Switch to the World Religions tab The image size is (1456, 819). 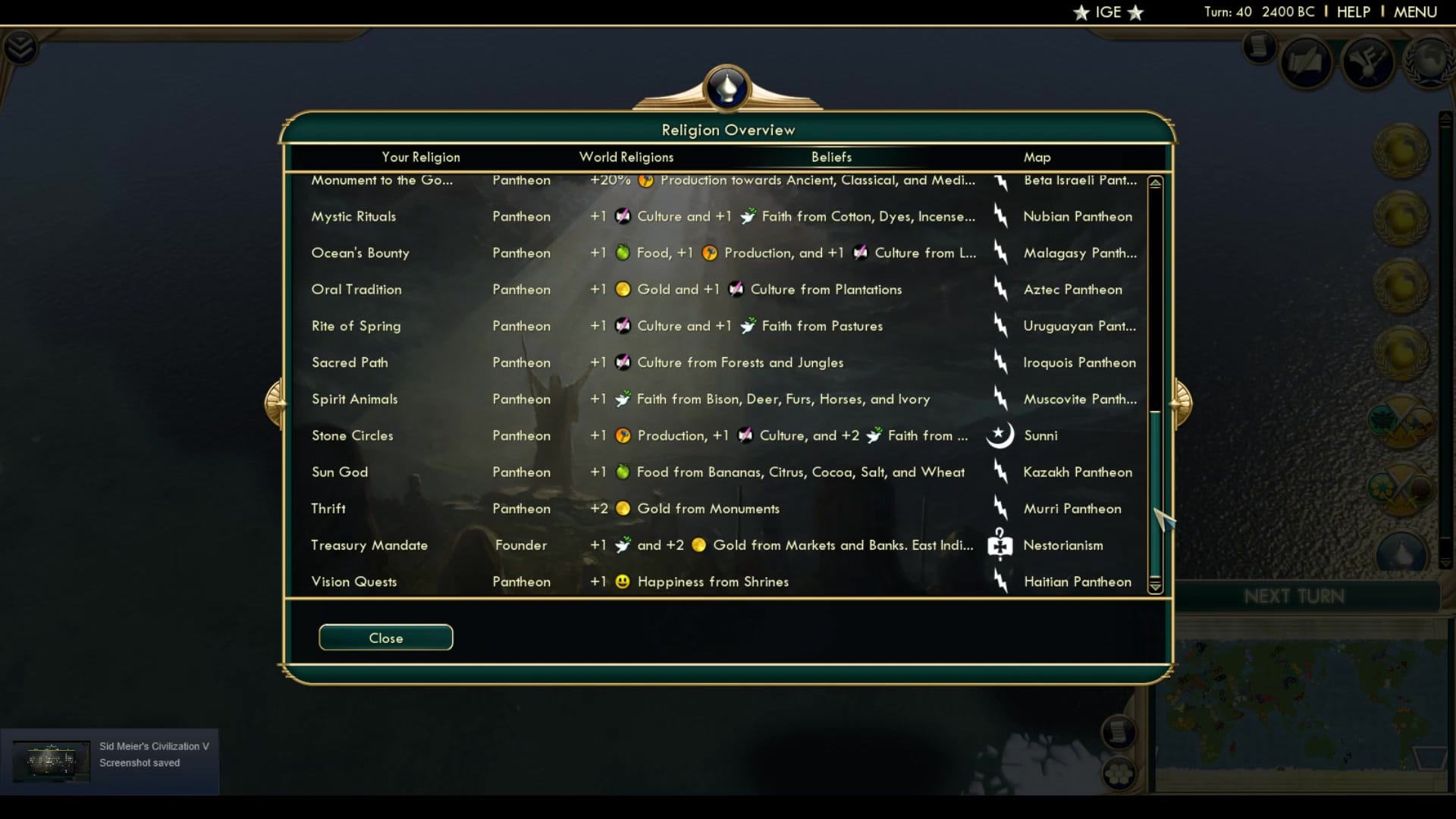point(626,157)
